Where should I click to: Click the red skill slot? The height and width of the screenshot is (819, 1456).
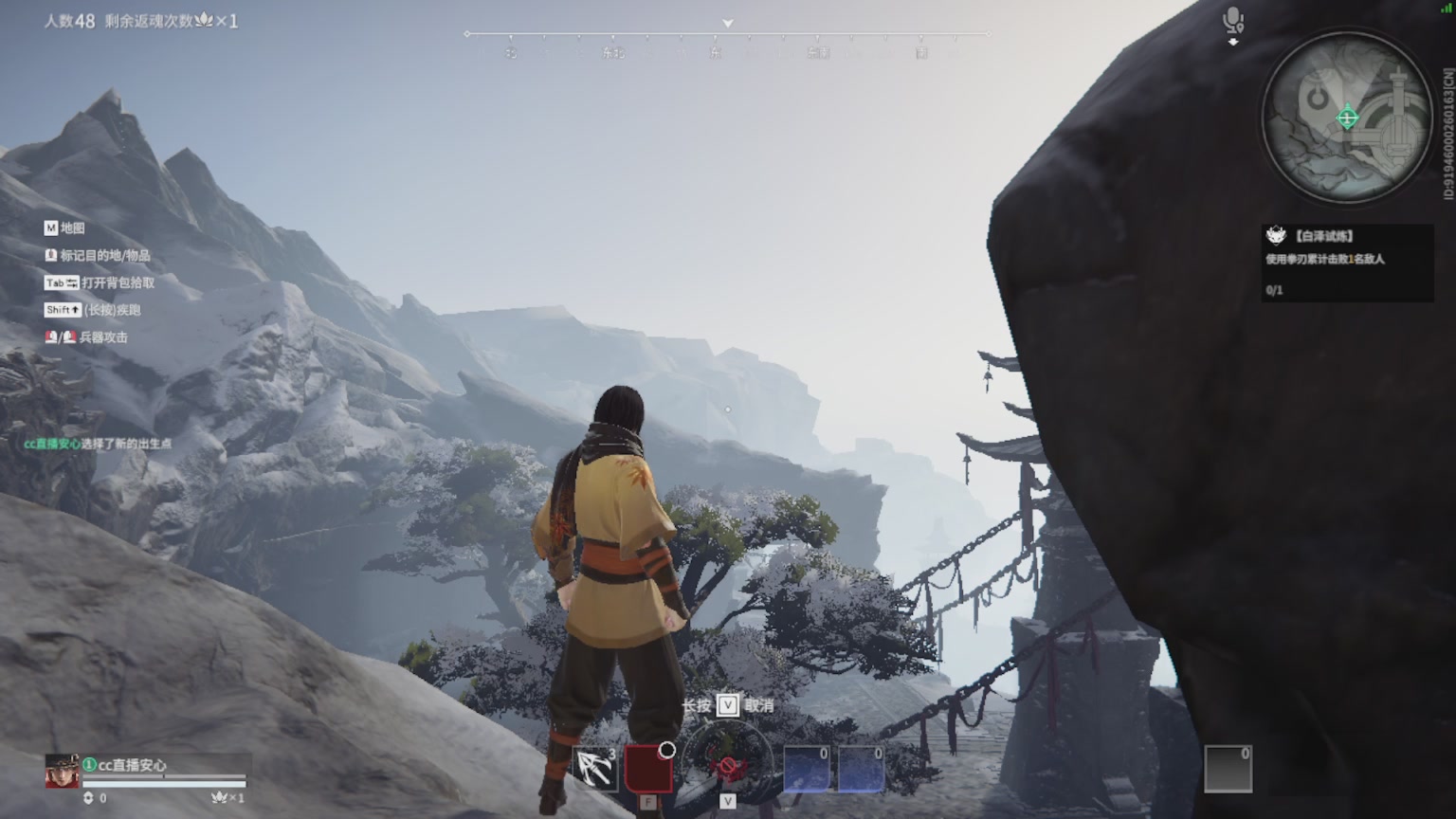pos(648,769)
